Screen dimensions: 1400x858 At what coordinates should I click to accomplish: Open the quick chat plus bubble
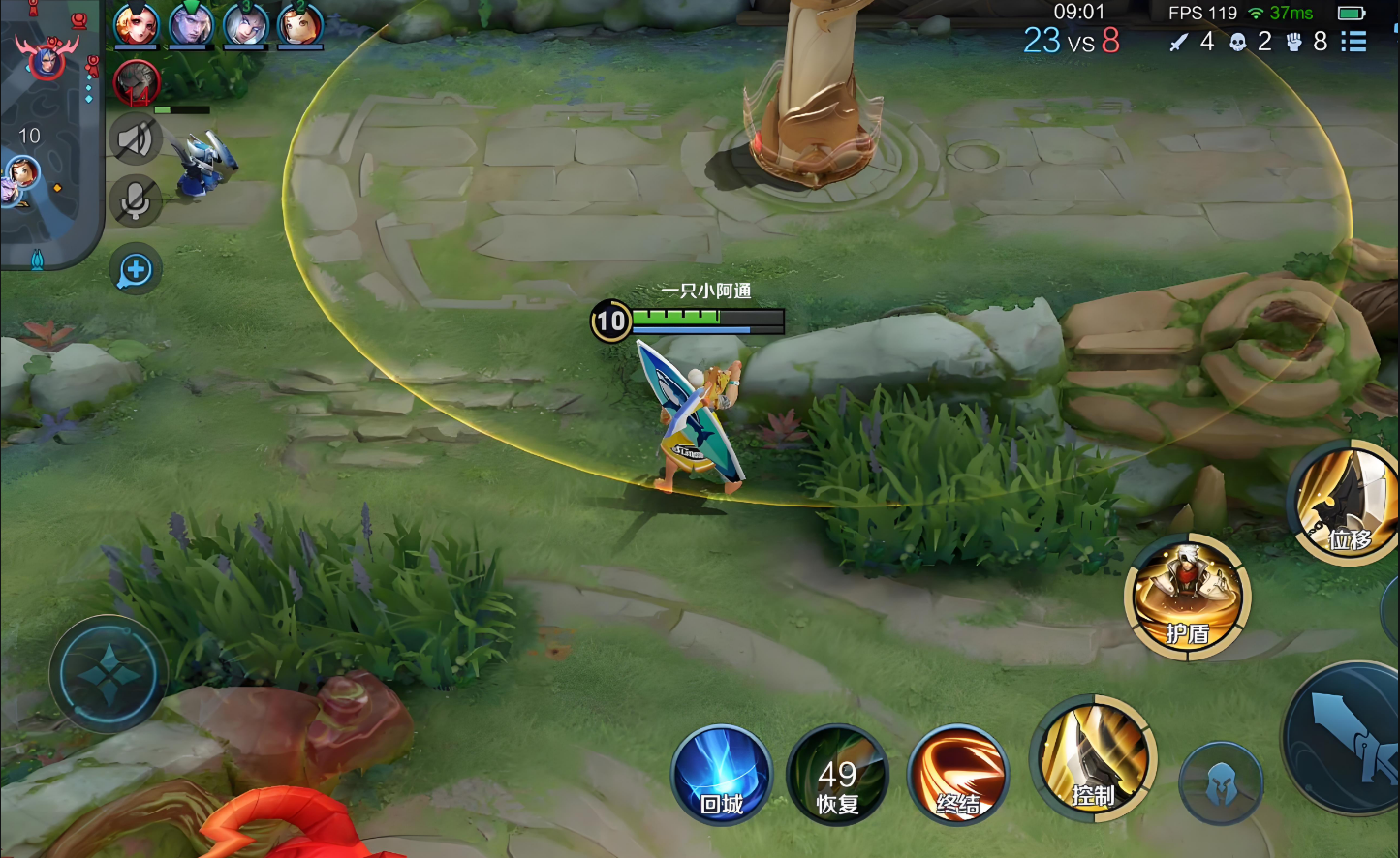point(136,270)
